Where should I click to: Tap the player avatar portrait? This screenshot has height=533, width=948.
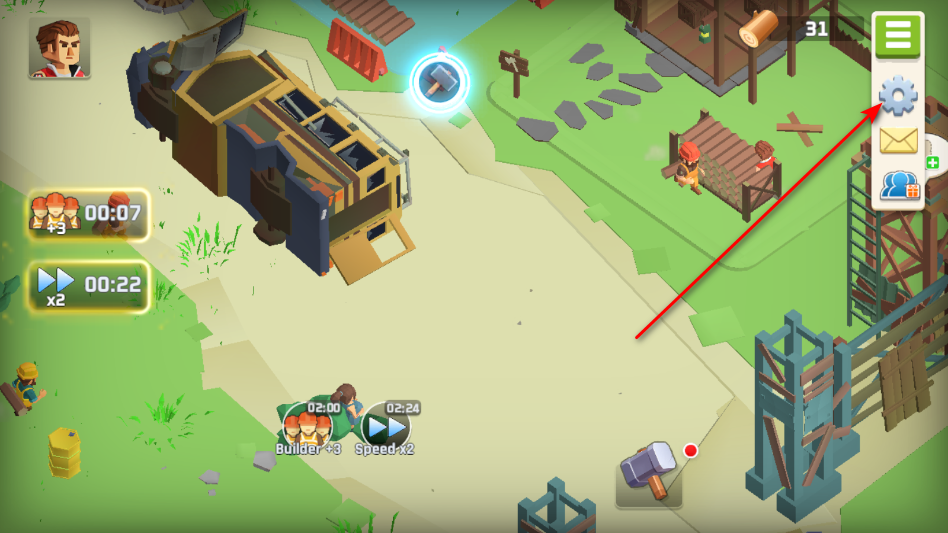click(59, 49)
